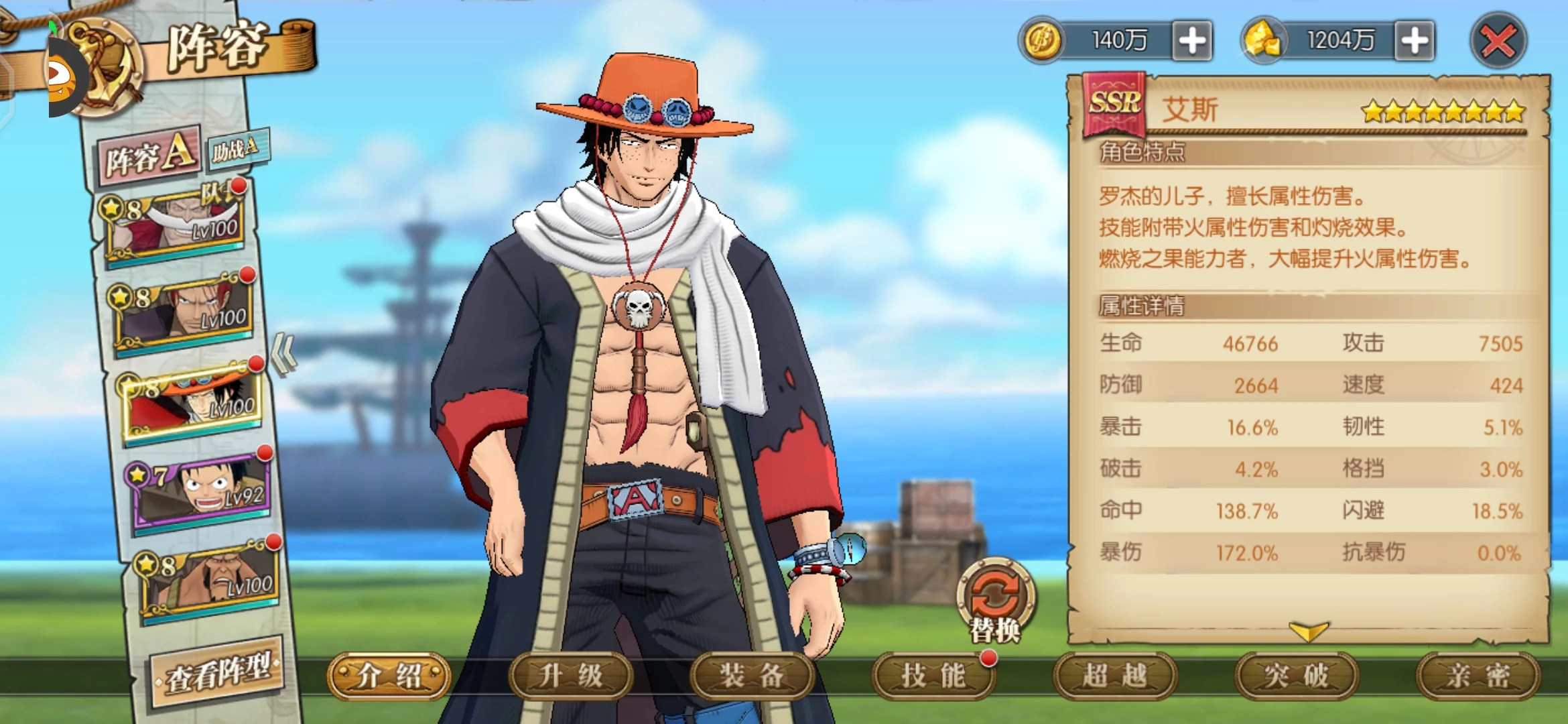Select the Lv92 Luffy portrait

tap(201, 491)
